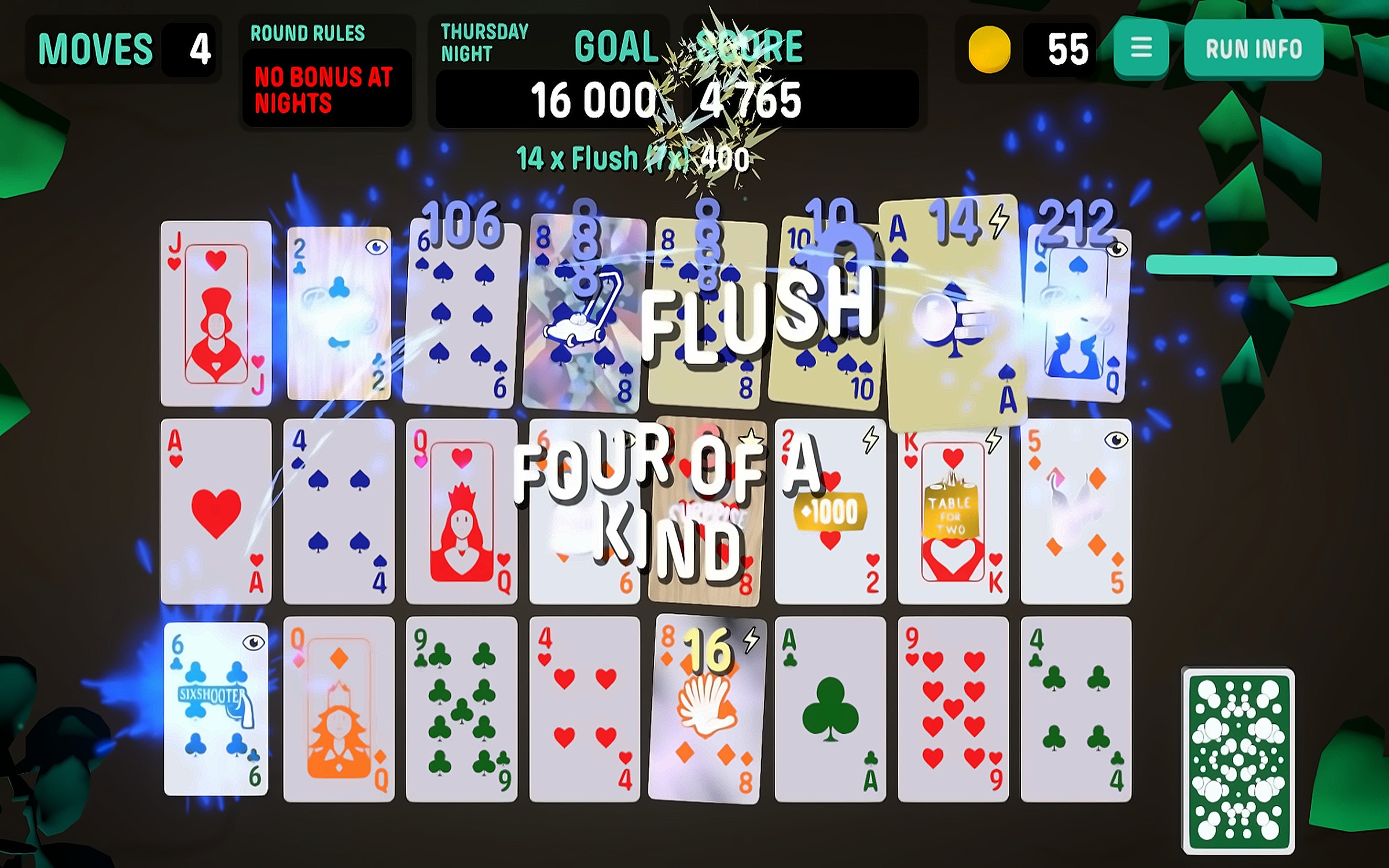The height and width of the screenshot is (868, 1389).
Task: Select the four of clubs card
Action: pyautogui.click(x=1075, y=709)
